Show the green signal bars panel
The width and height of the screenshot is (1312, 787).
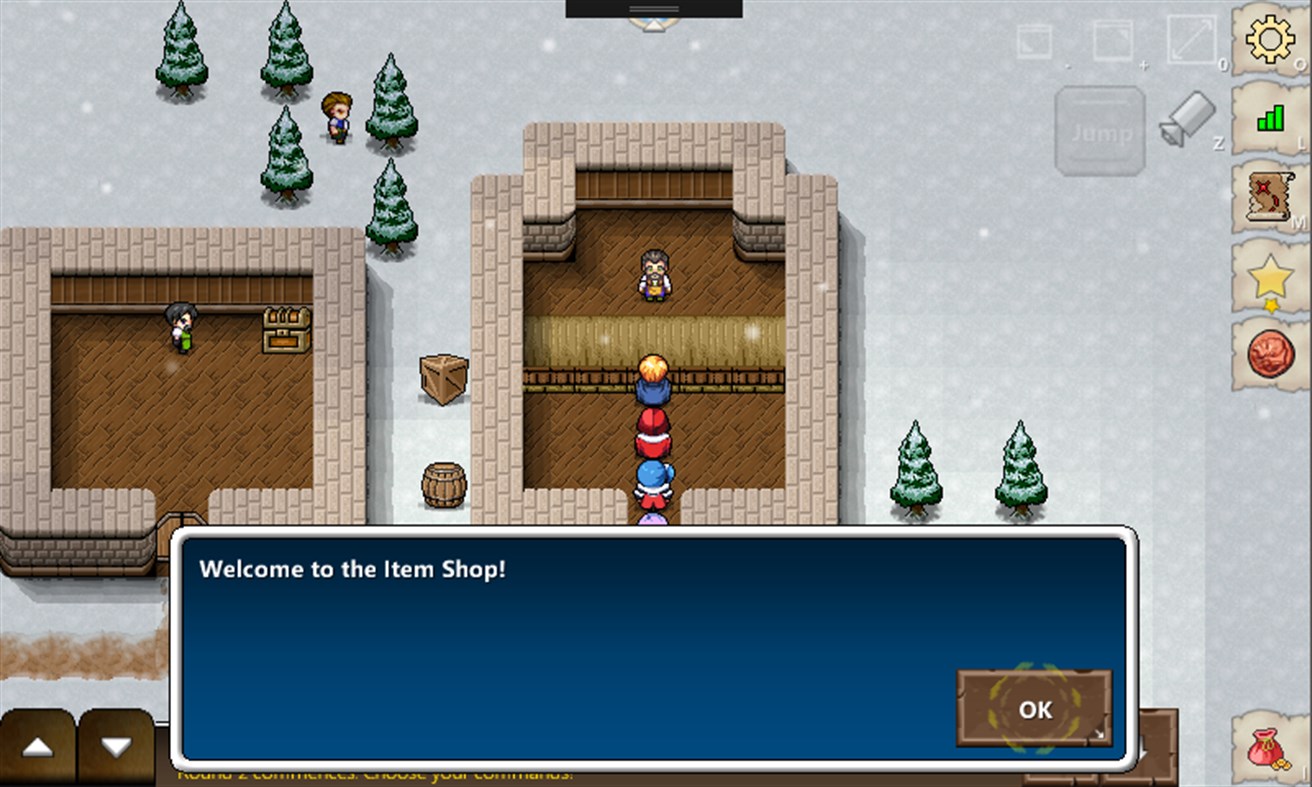click(1270, 119)
